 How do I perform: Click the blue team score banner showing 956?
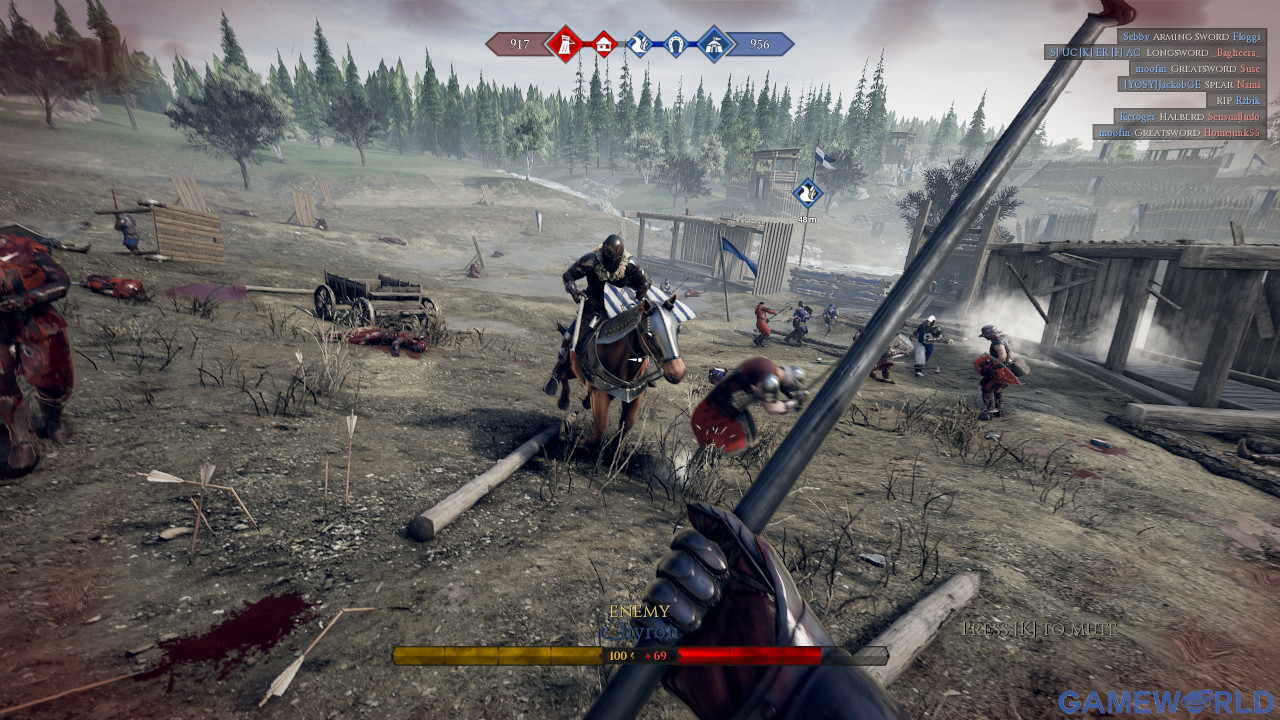760,43
